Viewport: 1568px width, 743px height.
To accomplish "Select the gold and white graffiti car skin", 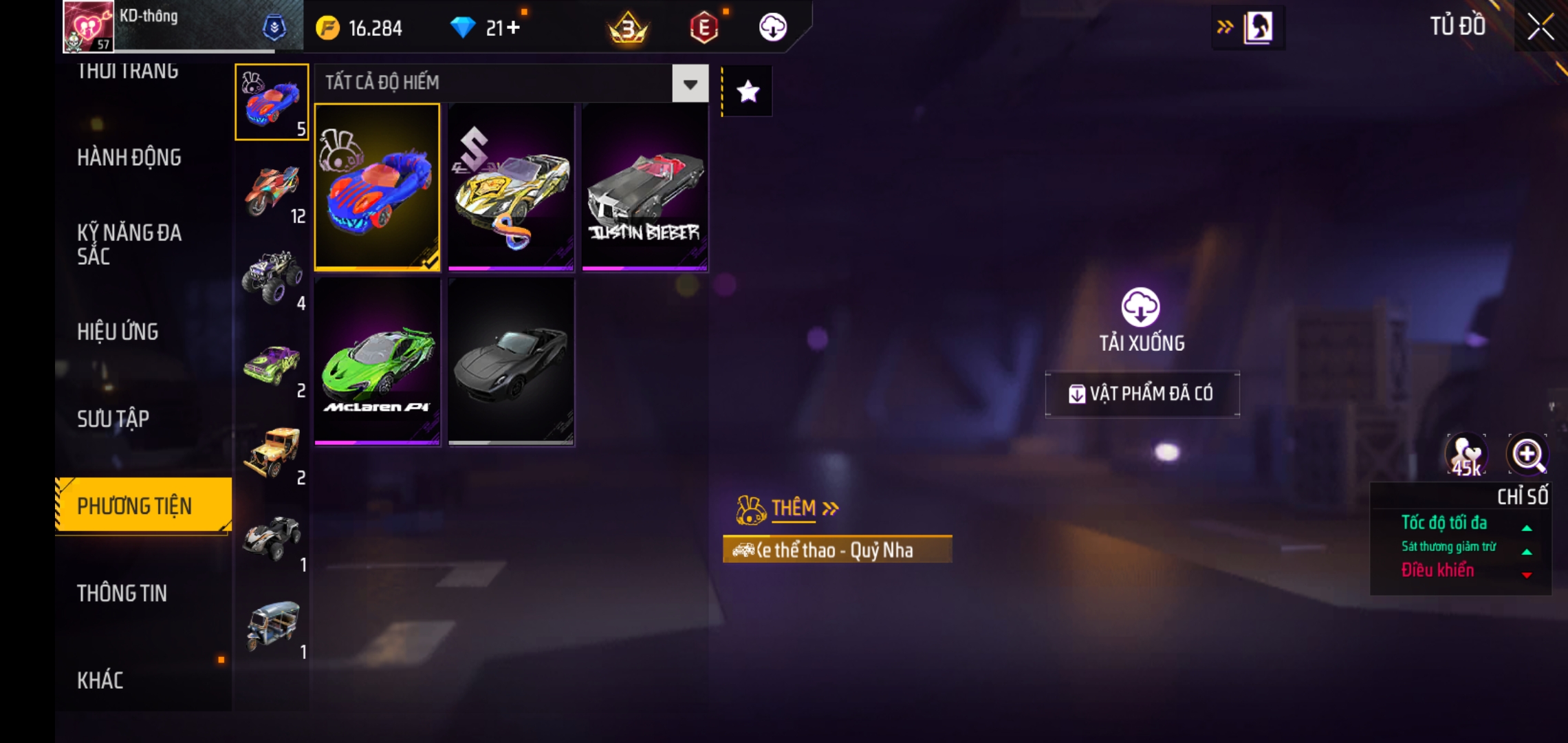I will (511, 186).
